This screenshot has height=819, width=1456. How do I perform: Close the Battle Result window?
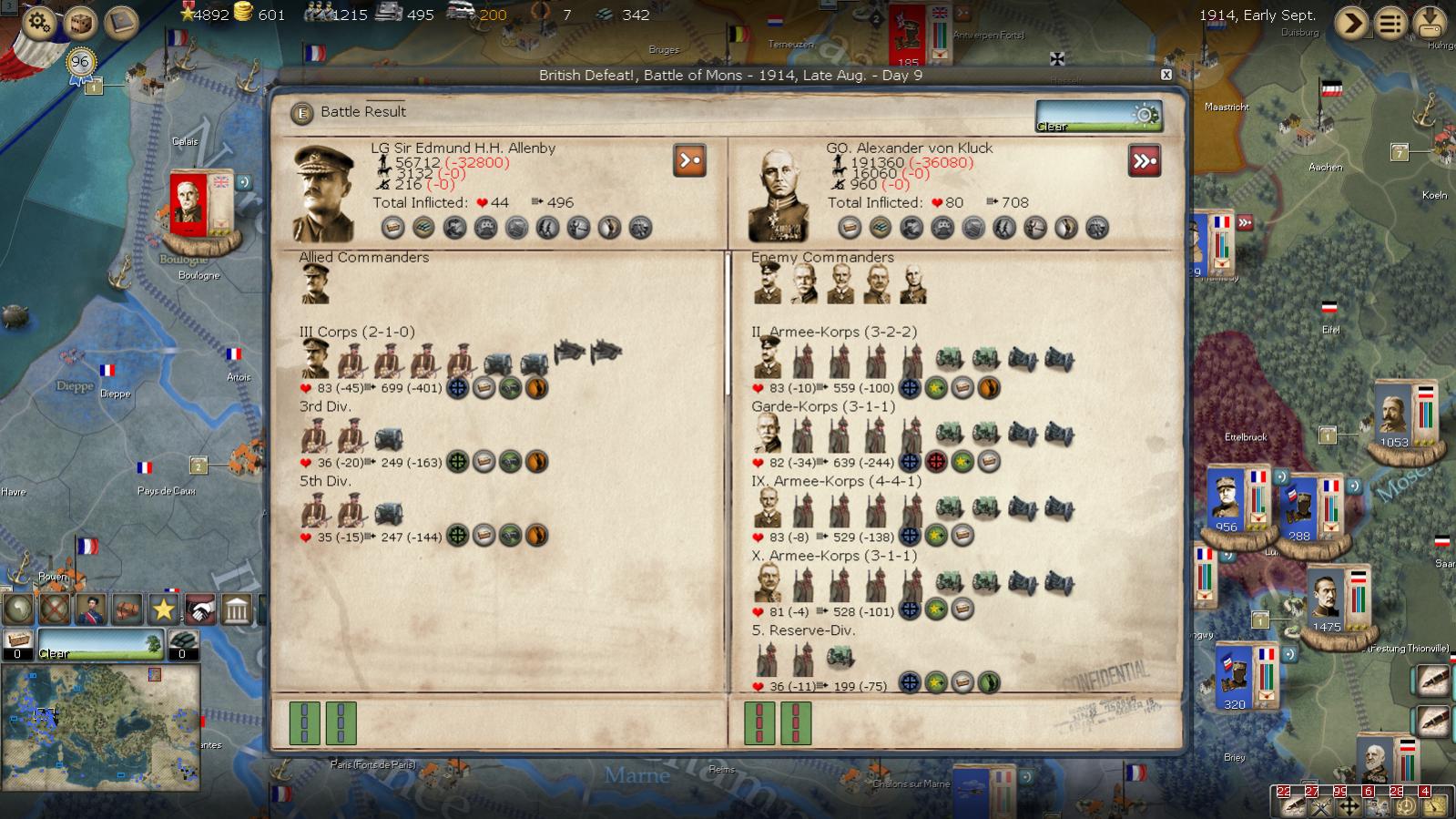1166,75
